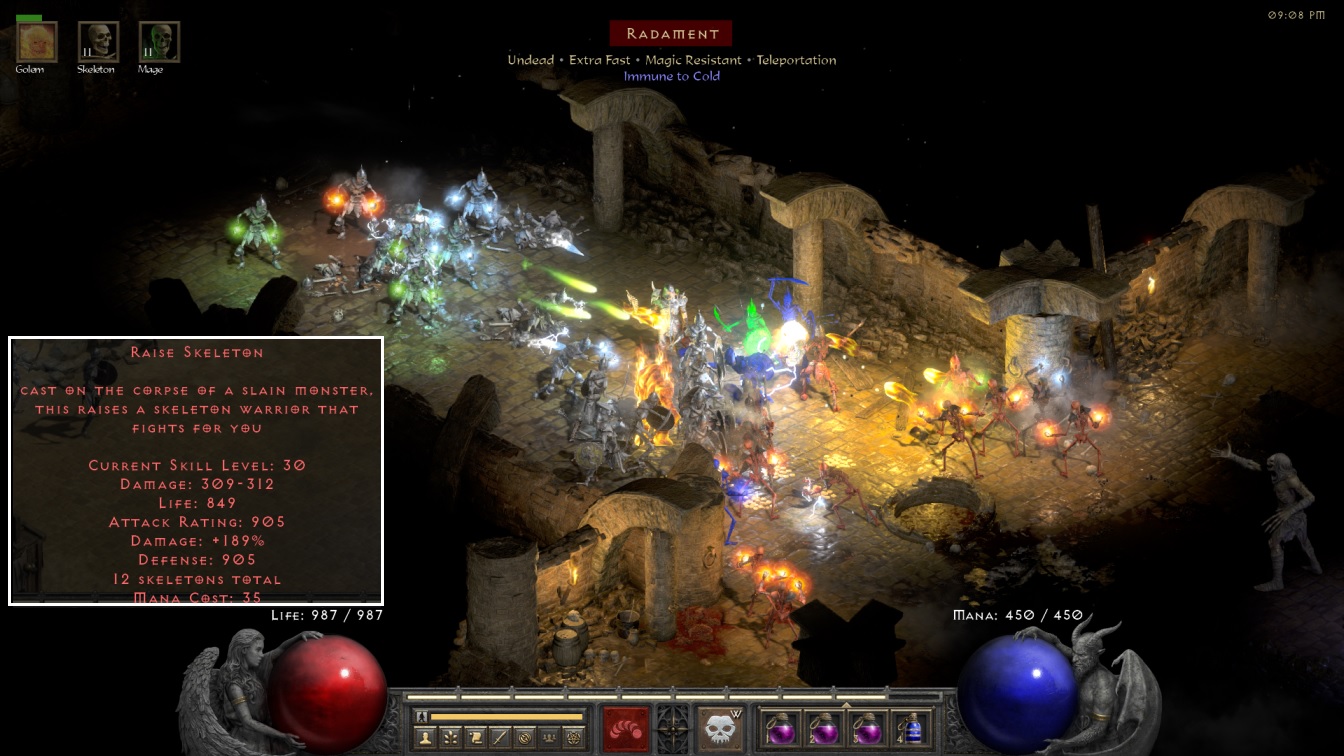1344x756 pixels.
Task: Toggle the run/walk button beside the stamina bar
Action: [423, 716]
